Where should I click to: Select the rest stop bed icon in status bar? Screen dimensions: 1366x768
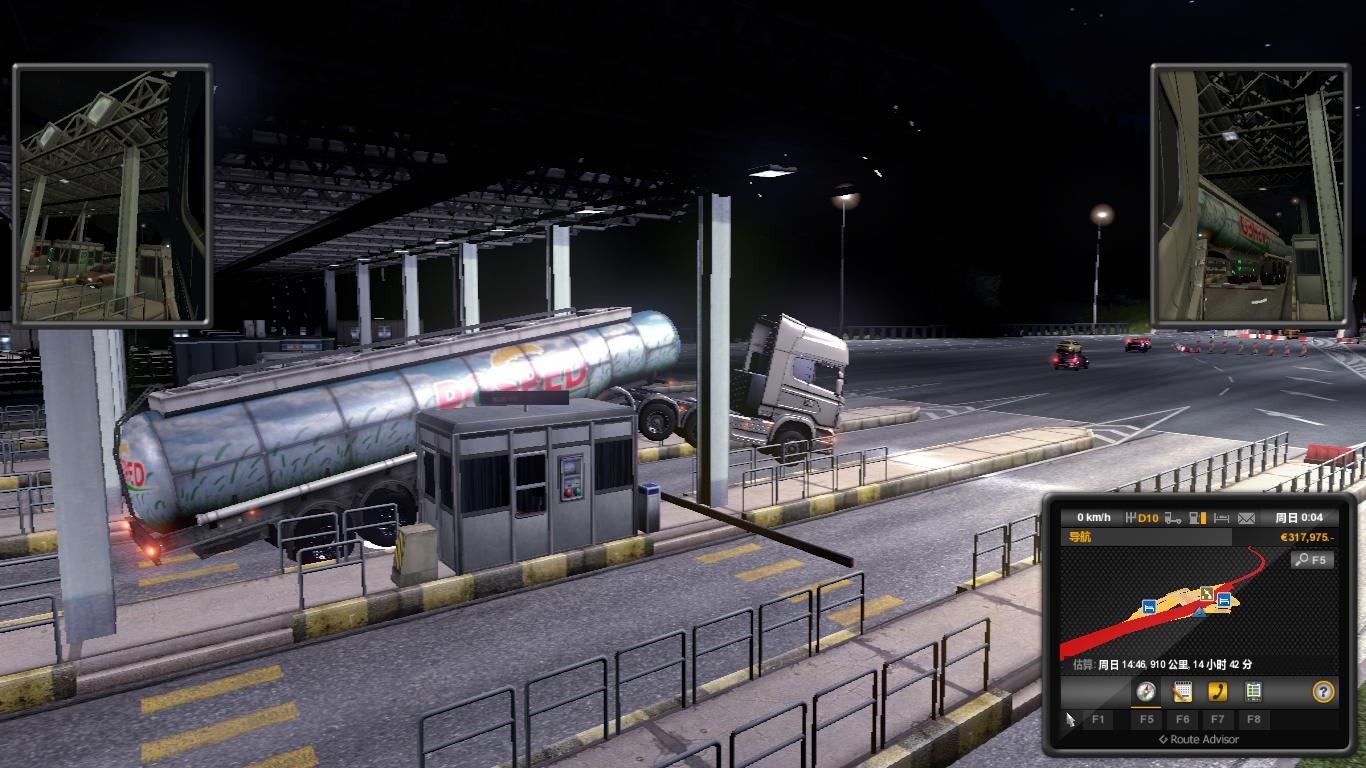1221,518
